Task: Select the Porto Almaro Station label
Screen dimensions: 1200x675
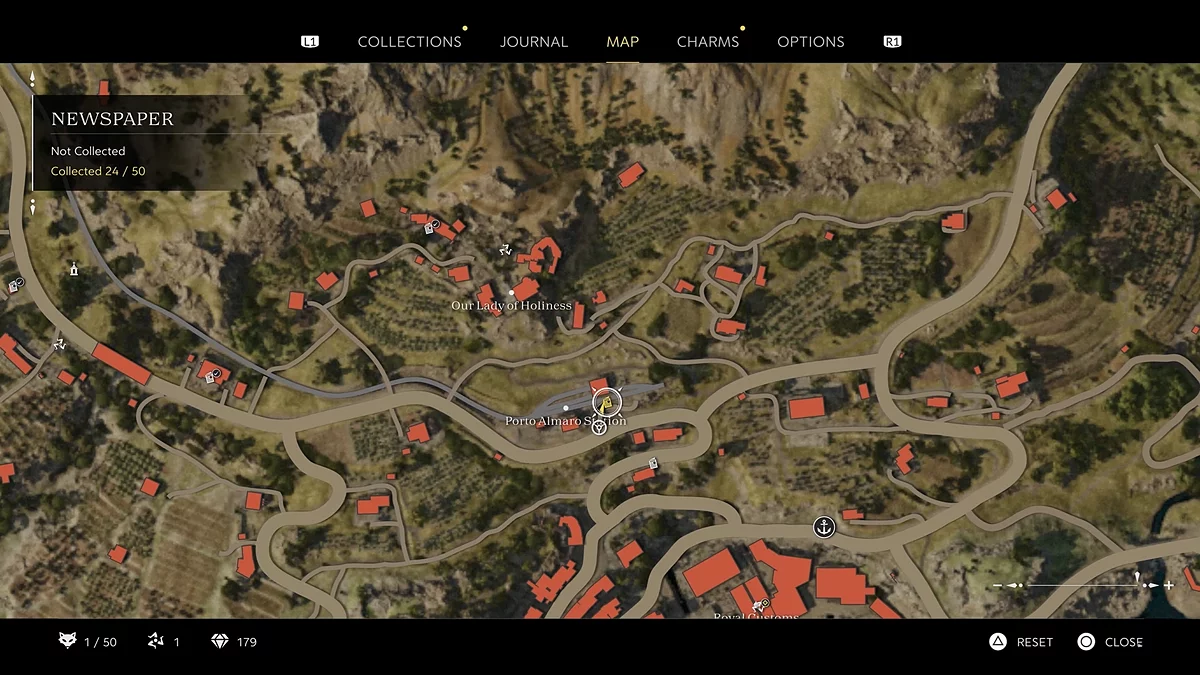Action: [565, 421]
